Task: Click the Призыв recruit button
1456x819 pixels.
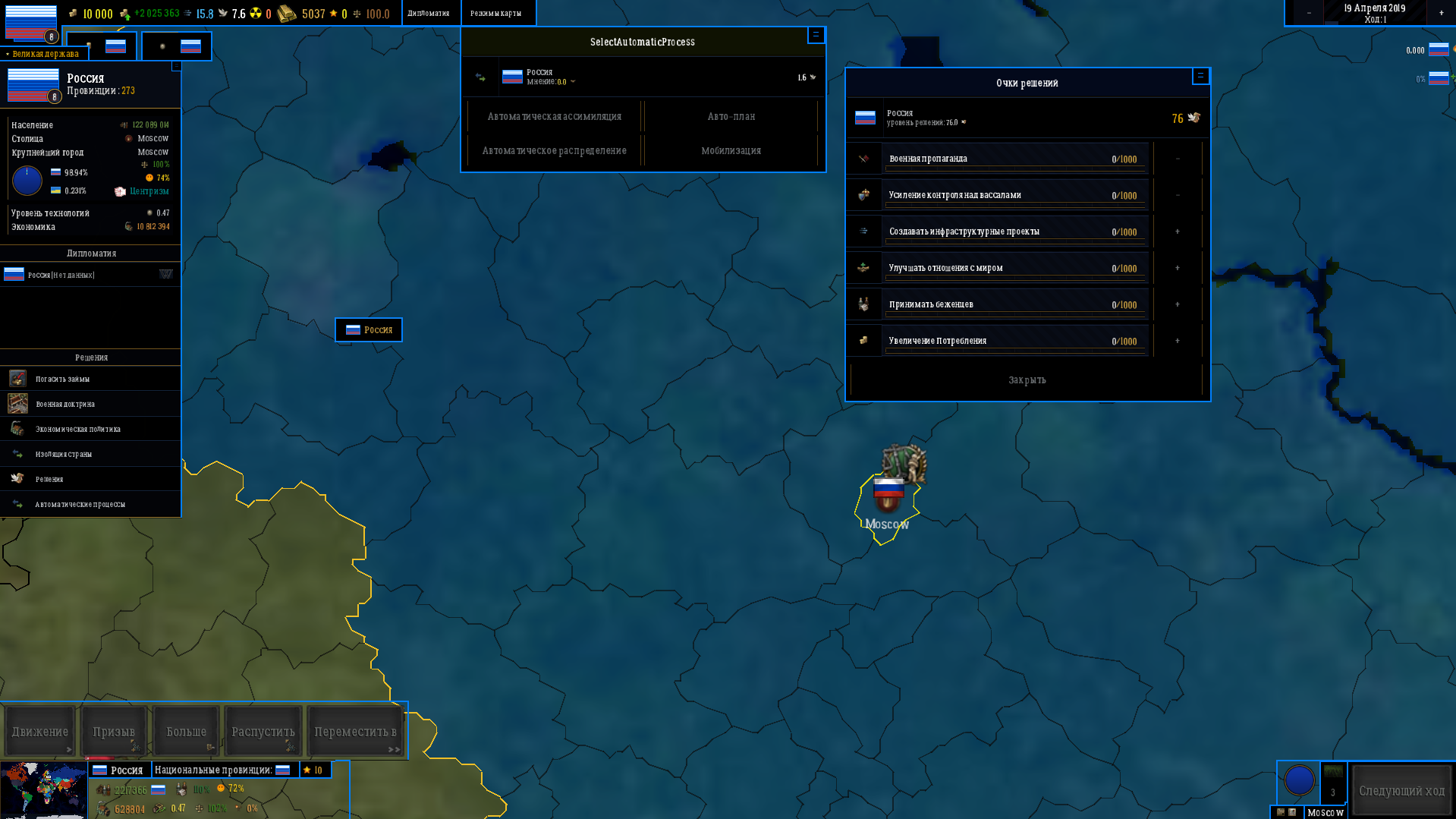Action: click(114, 731)
